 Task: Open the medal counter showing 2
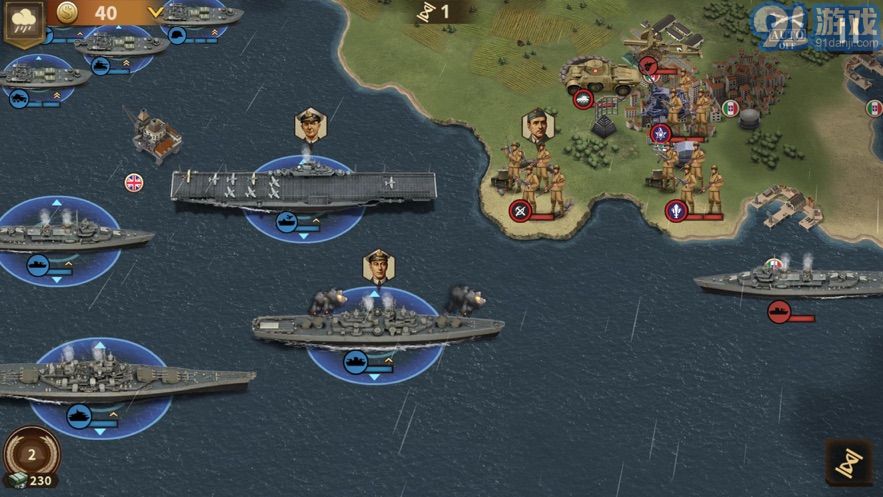(x=31, y=455)
